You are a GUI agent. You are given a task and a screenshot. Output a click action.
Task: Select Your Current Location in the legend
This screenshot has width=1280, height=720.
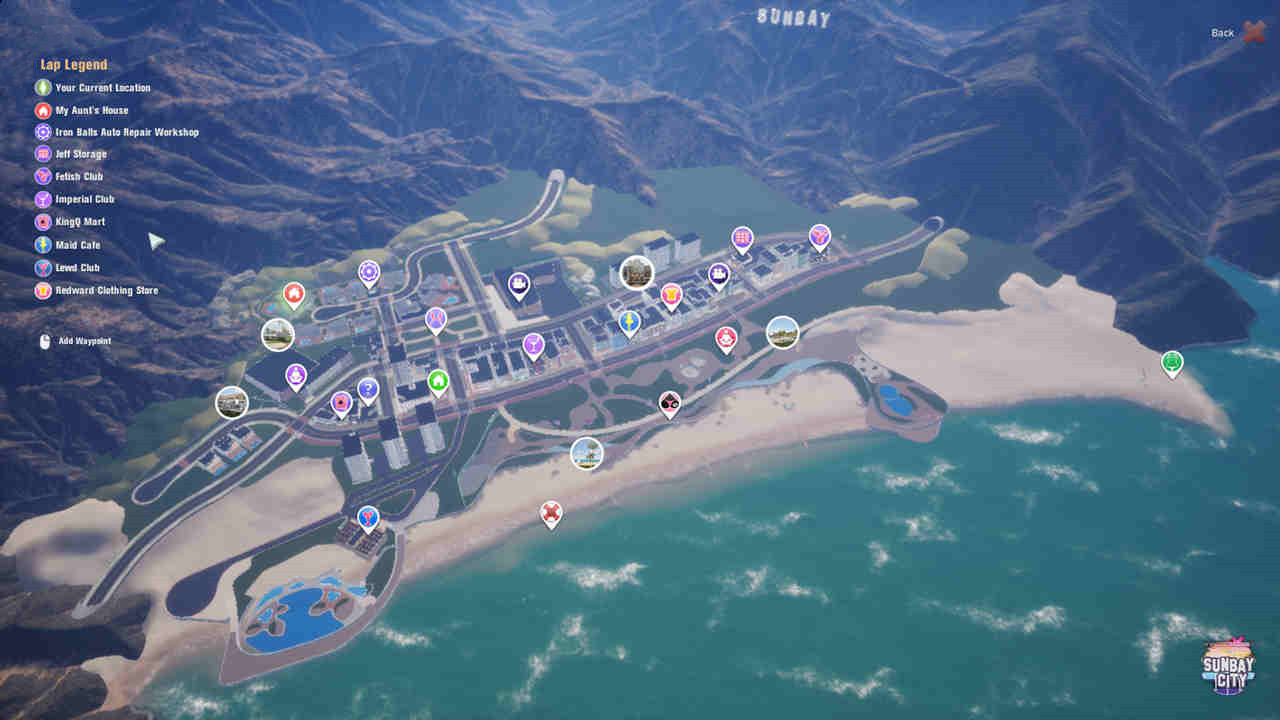pos(102,87)
